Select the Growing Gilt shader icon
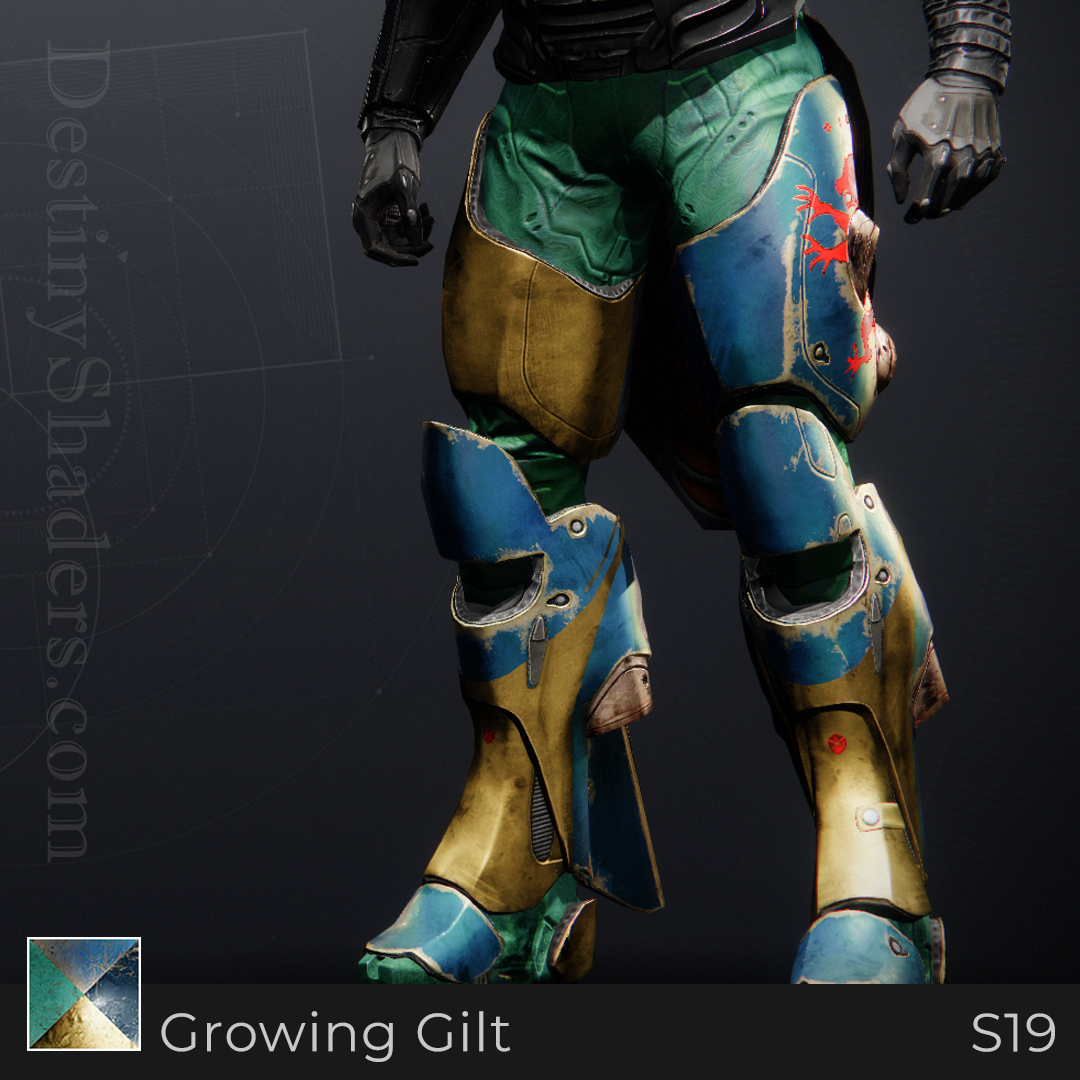1080x1080 pixels. pyautogui.click(x=84, y=993)
